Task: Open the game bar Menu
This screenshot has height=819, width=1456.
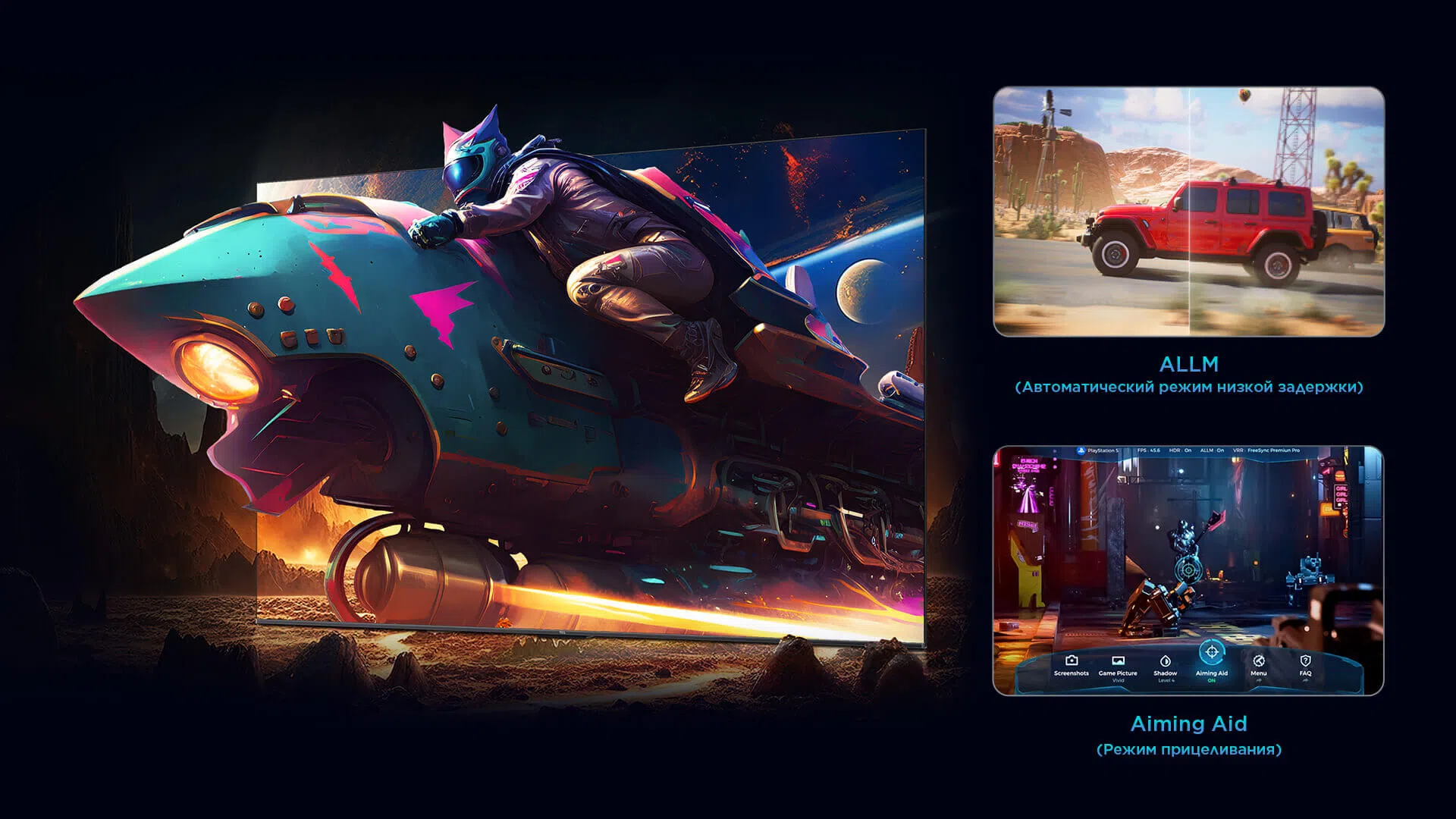Action: pos(1259,665)
